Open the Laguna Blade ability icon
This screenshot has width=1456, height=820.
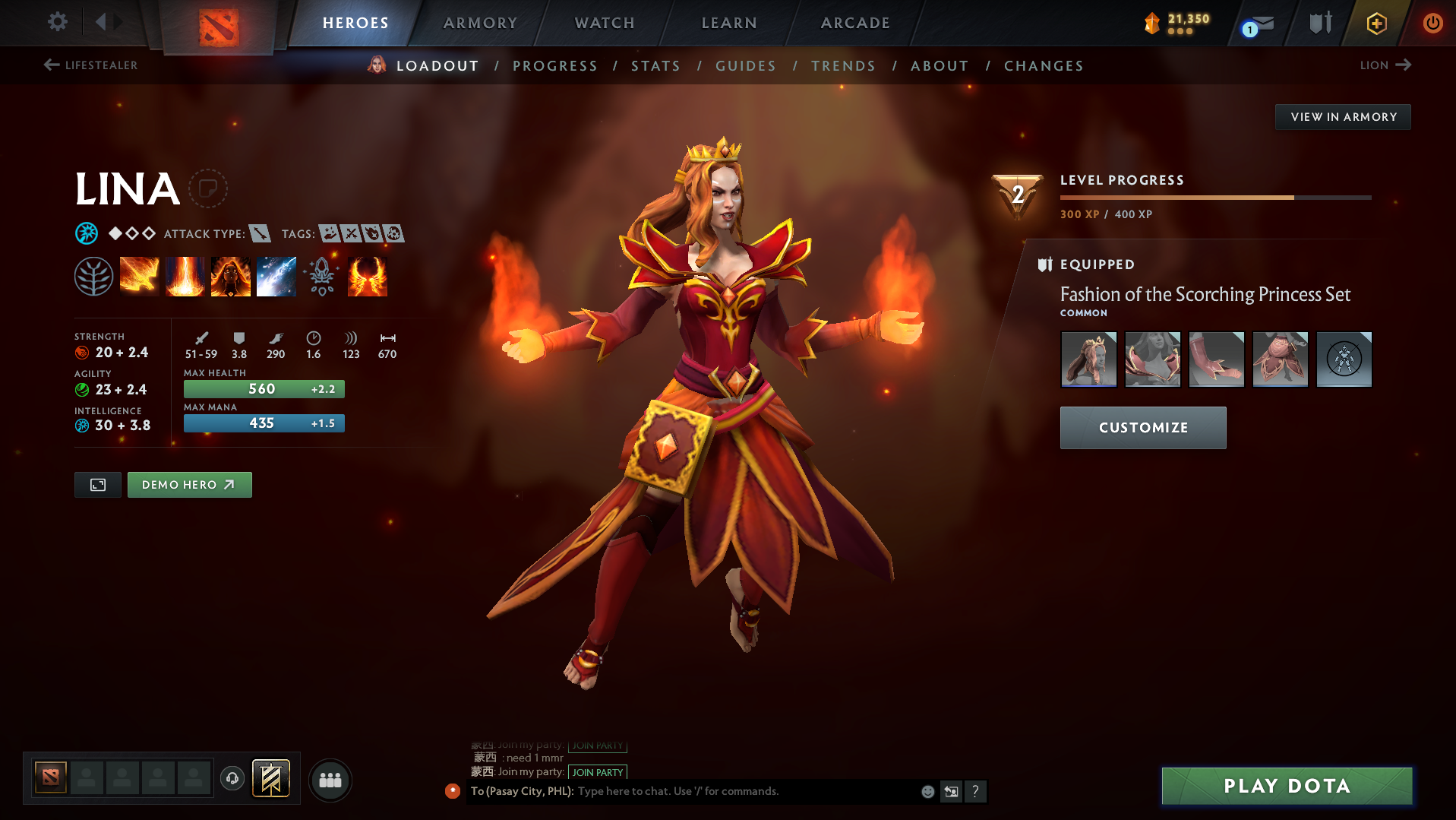(276, 276)
